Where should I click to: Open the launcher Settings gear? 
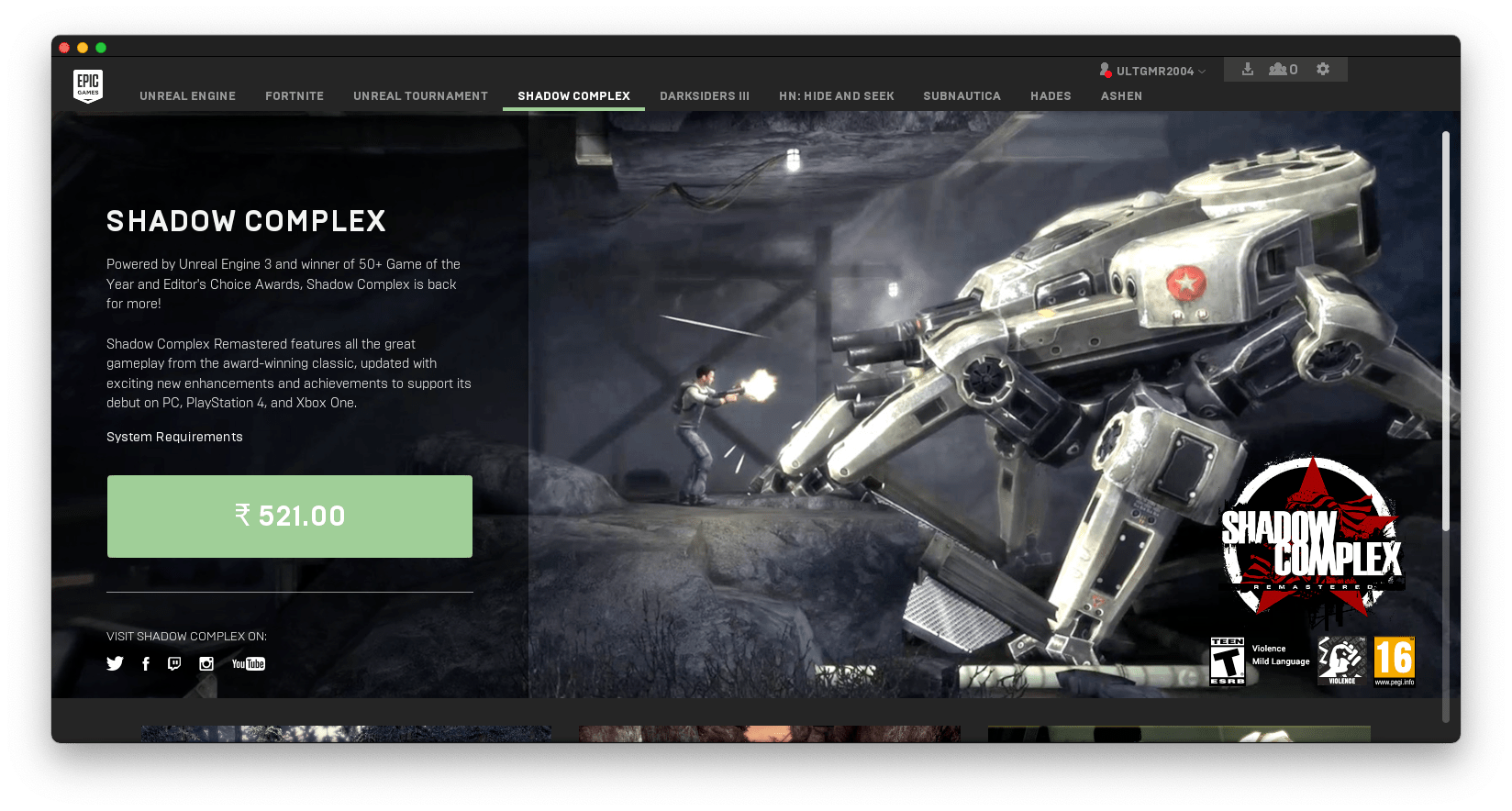[1322, 69]
